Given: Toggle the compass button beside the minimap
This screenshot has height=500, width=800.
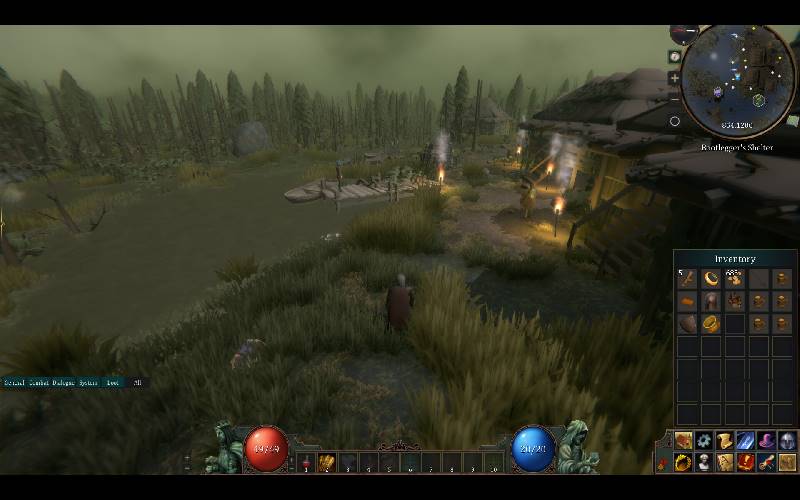Looking at the screenshot, I should 675,57.
